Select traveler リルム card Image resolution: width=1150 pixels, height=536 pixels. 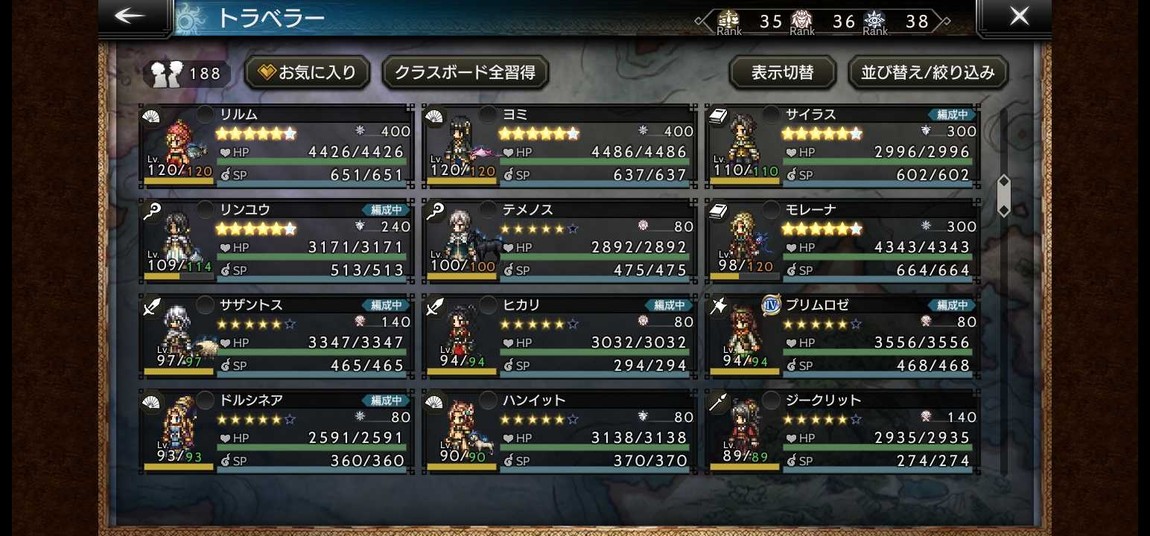tap(277, 146)
